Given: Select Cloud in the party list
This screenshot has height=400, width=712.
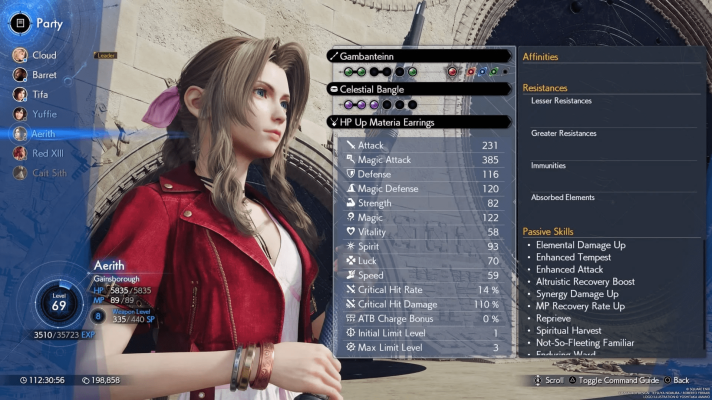Looking at the screenshot, I should [43, 55].
